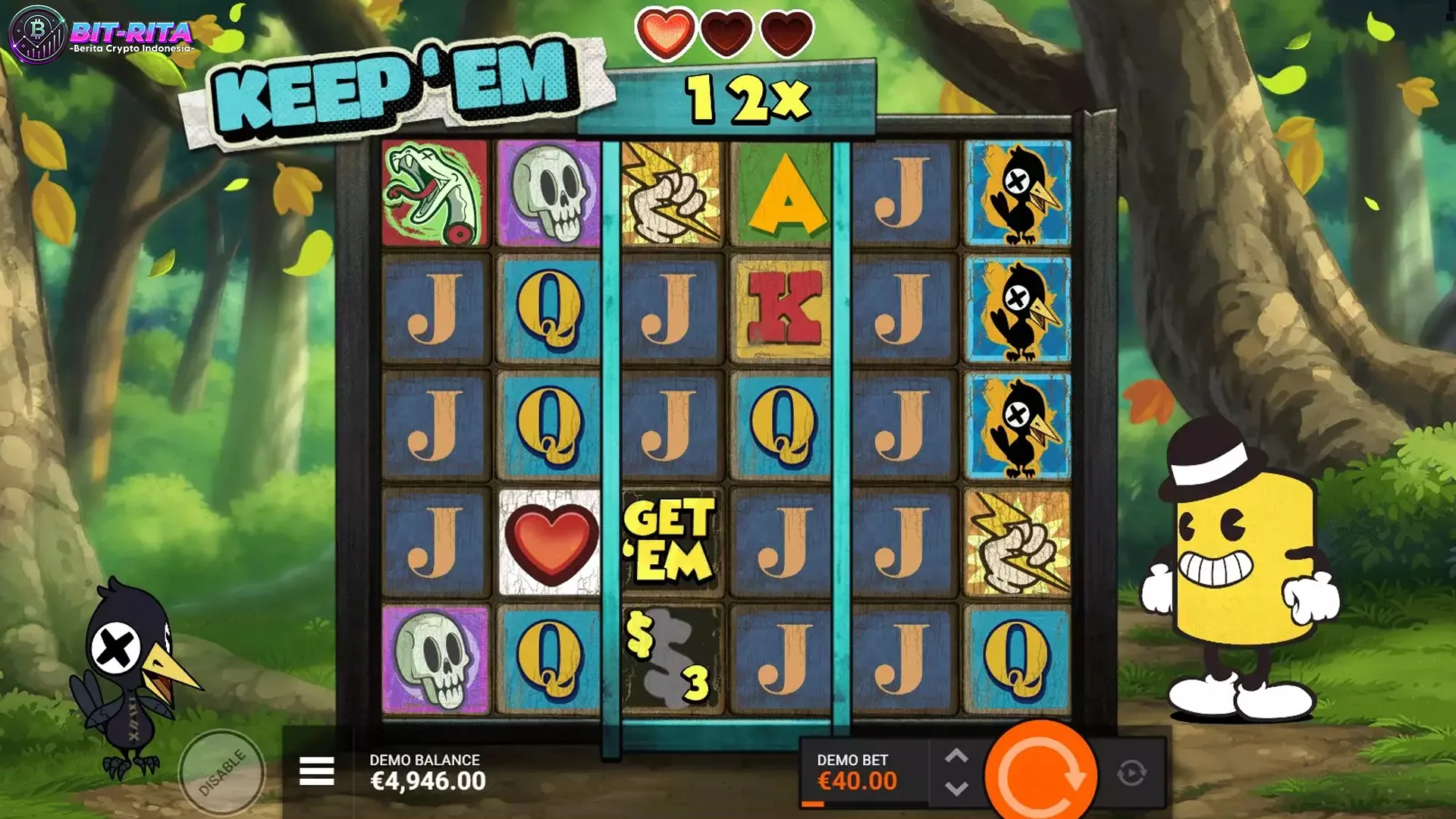
Task: Click the round DISABLE button
Action: point(221,773)
